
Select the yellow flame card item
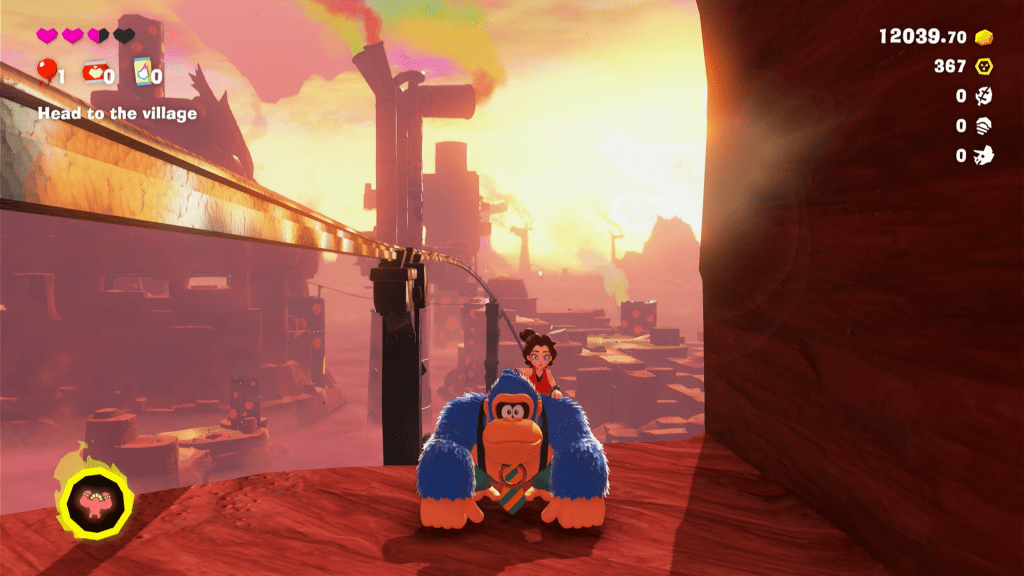(x=142, y=71)
